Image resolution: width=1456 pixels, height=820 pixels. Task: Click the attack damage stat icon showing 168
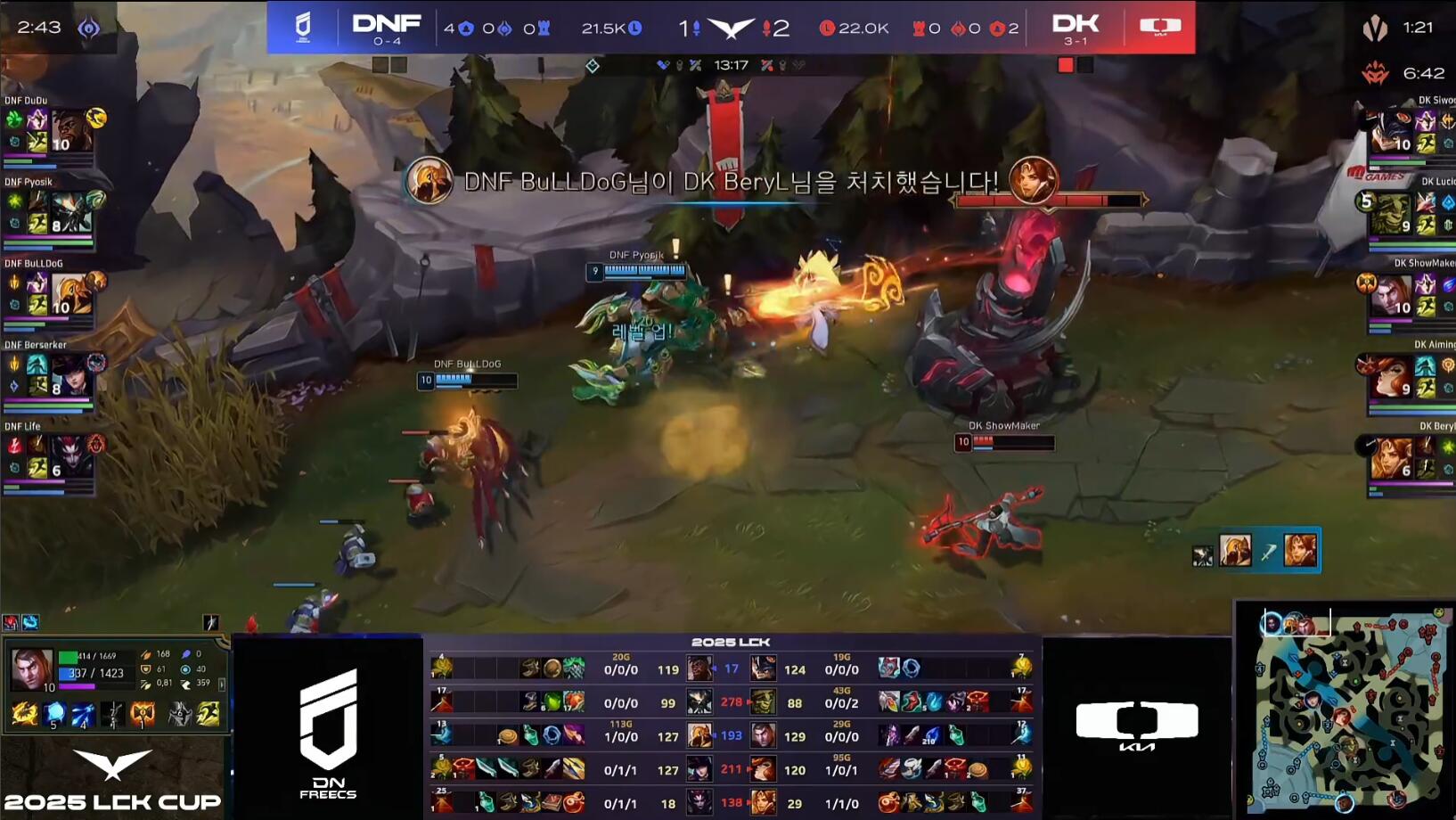pyautogui.click(x=146, y=654)
